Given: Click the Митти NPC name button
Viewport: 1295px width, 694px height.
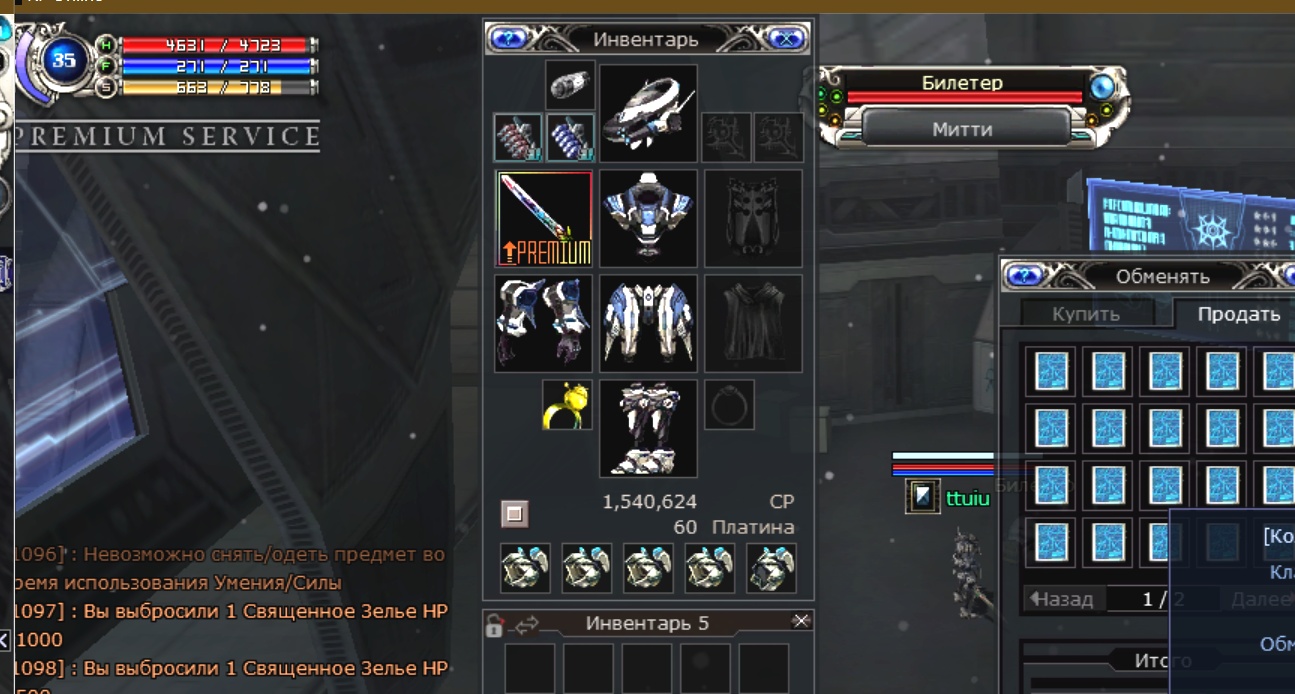Looking at the screenshot, I should (x=962, y=129).
